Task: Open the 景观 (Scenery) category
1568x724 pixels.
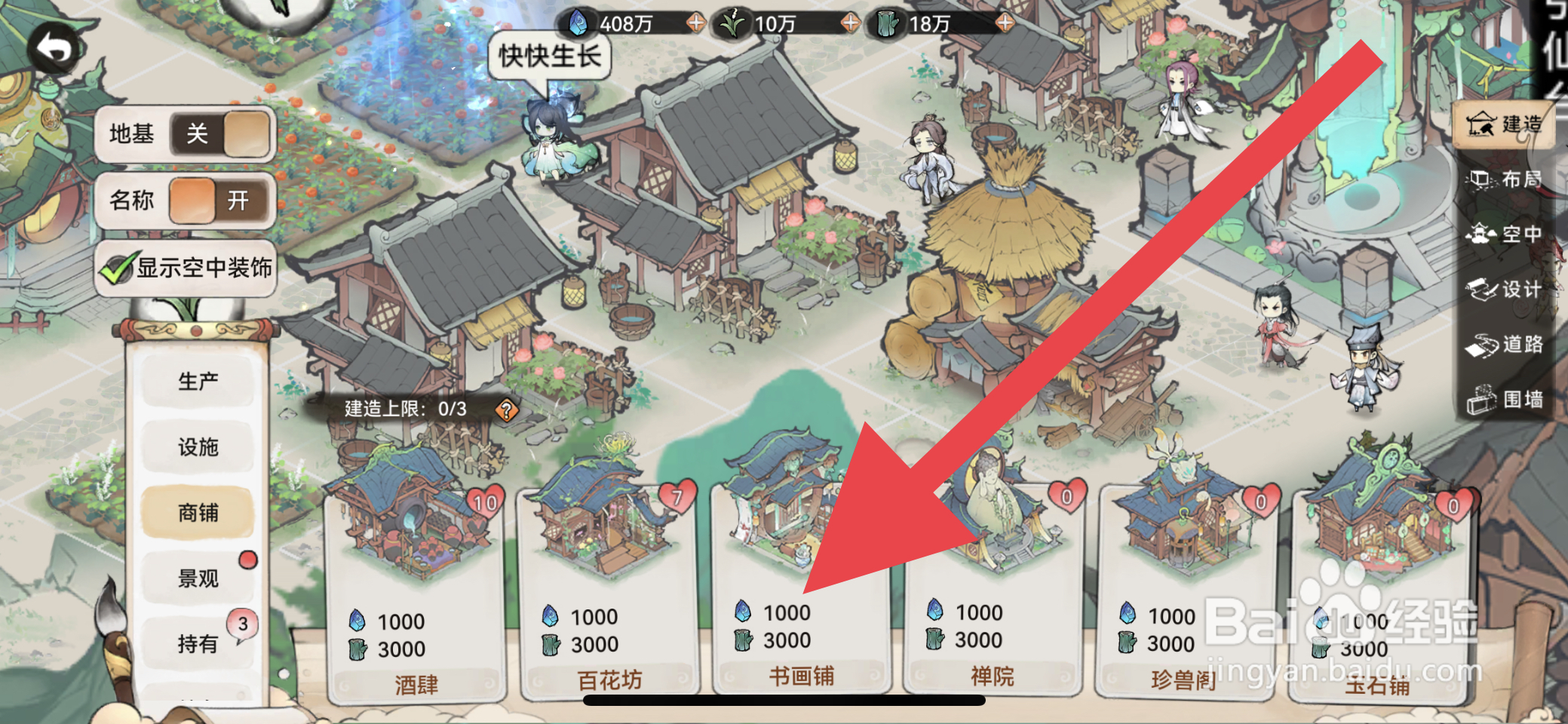Action: tap(198, 578)
